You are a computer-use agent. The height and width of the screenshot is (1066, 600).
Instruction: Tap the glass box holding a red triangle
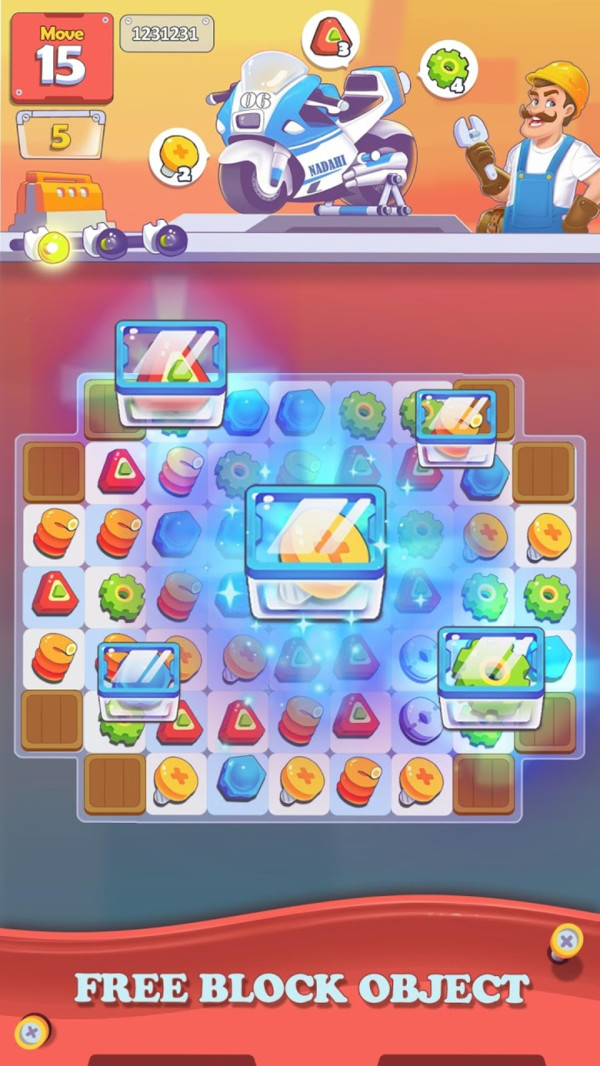pos(170,372)
